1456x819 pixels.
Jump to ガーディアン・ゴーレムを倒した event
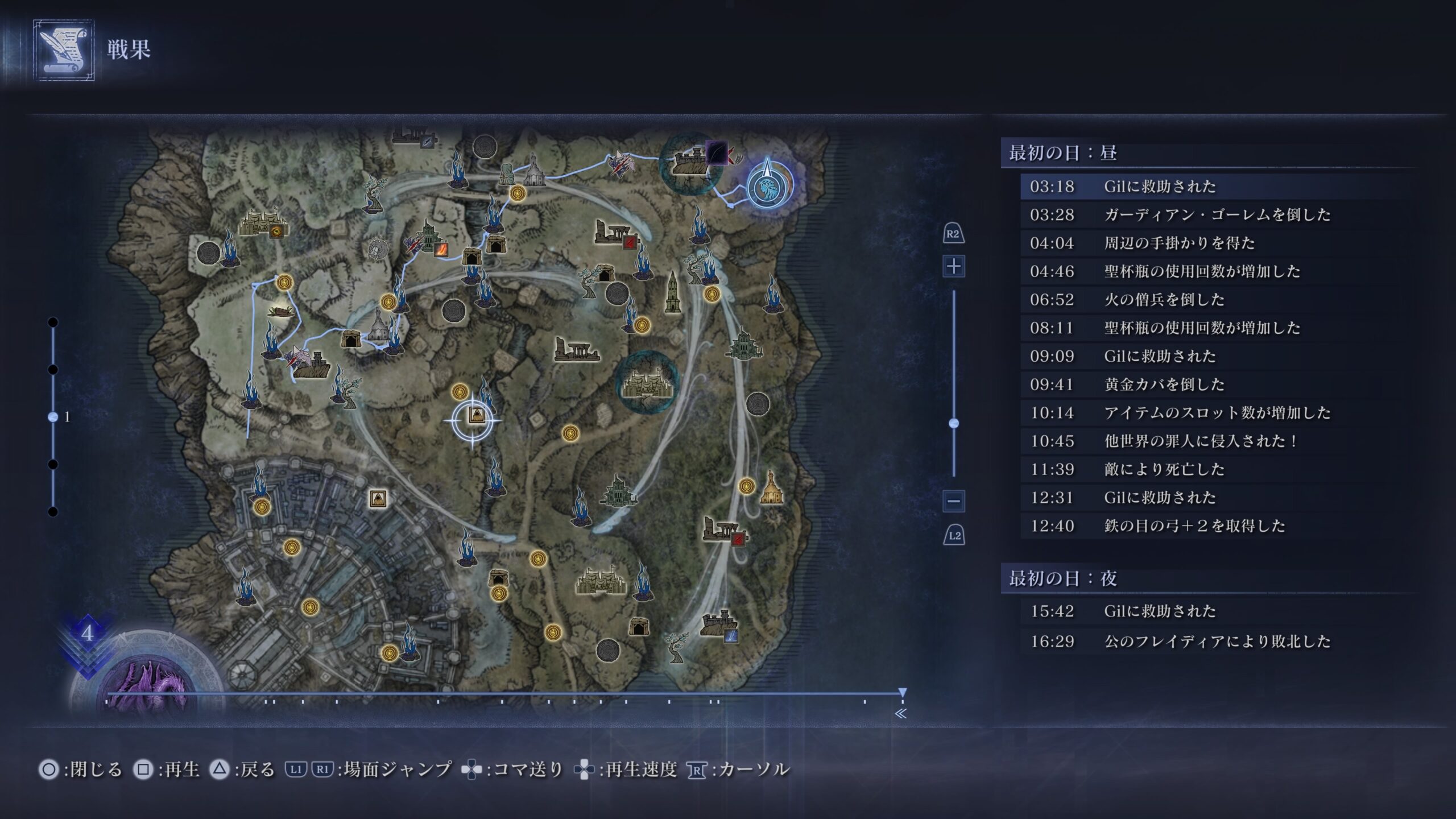(x=1217, y=215)
